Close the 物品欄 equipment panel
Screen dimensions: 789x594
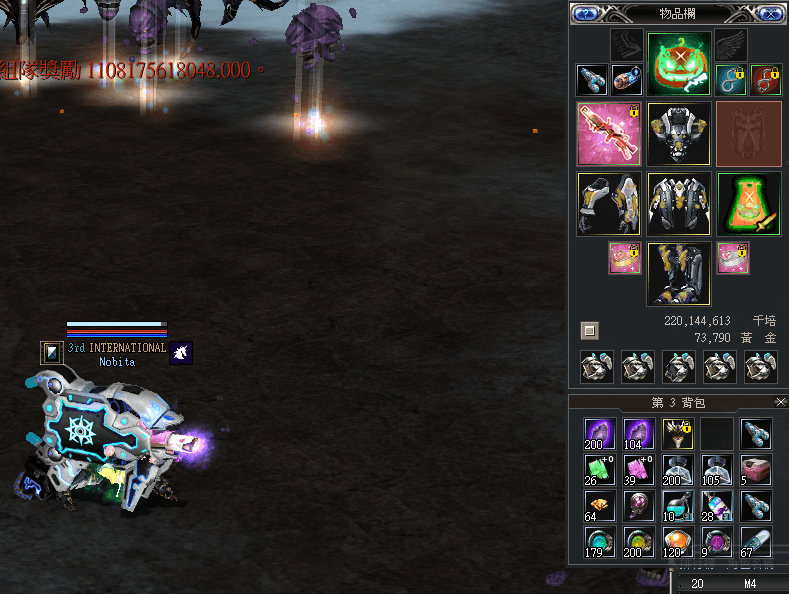coord(770,13)
